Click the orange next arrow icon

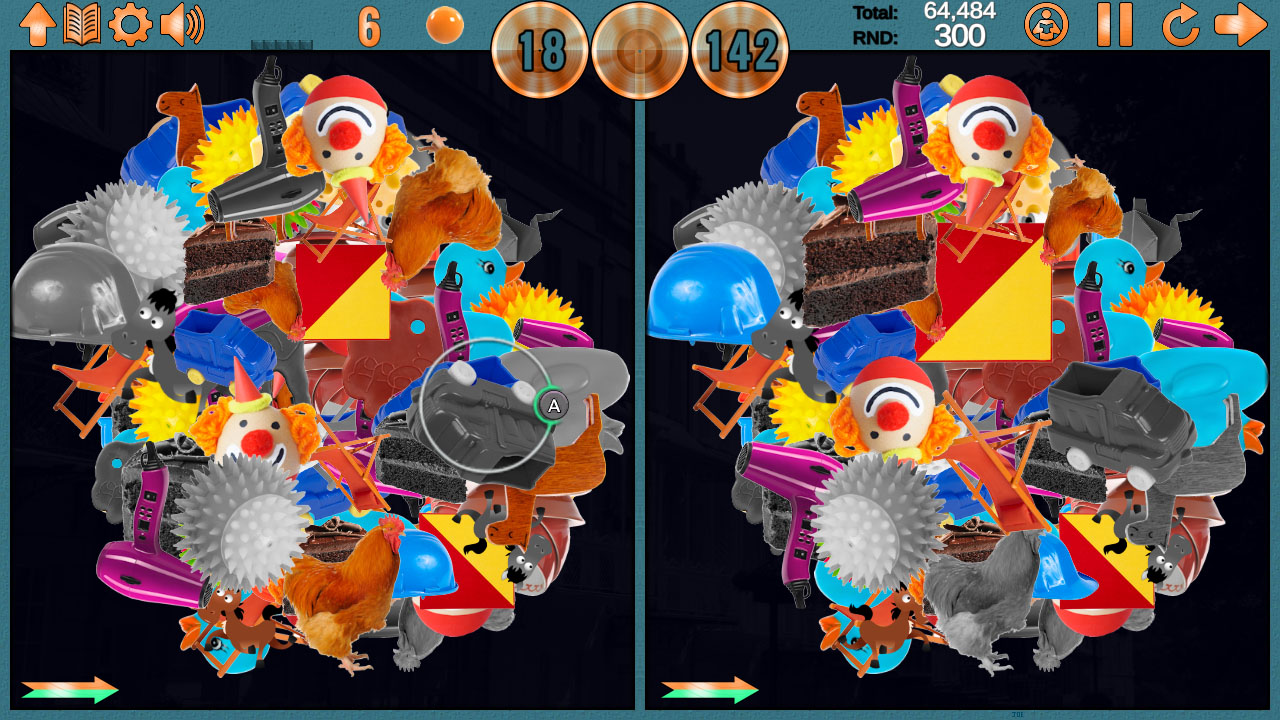point(1244,22)
